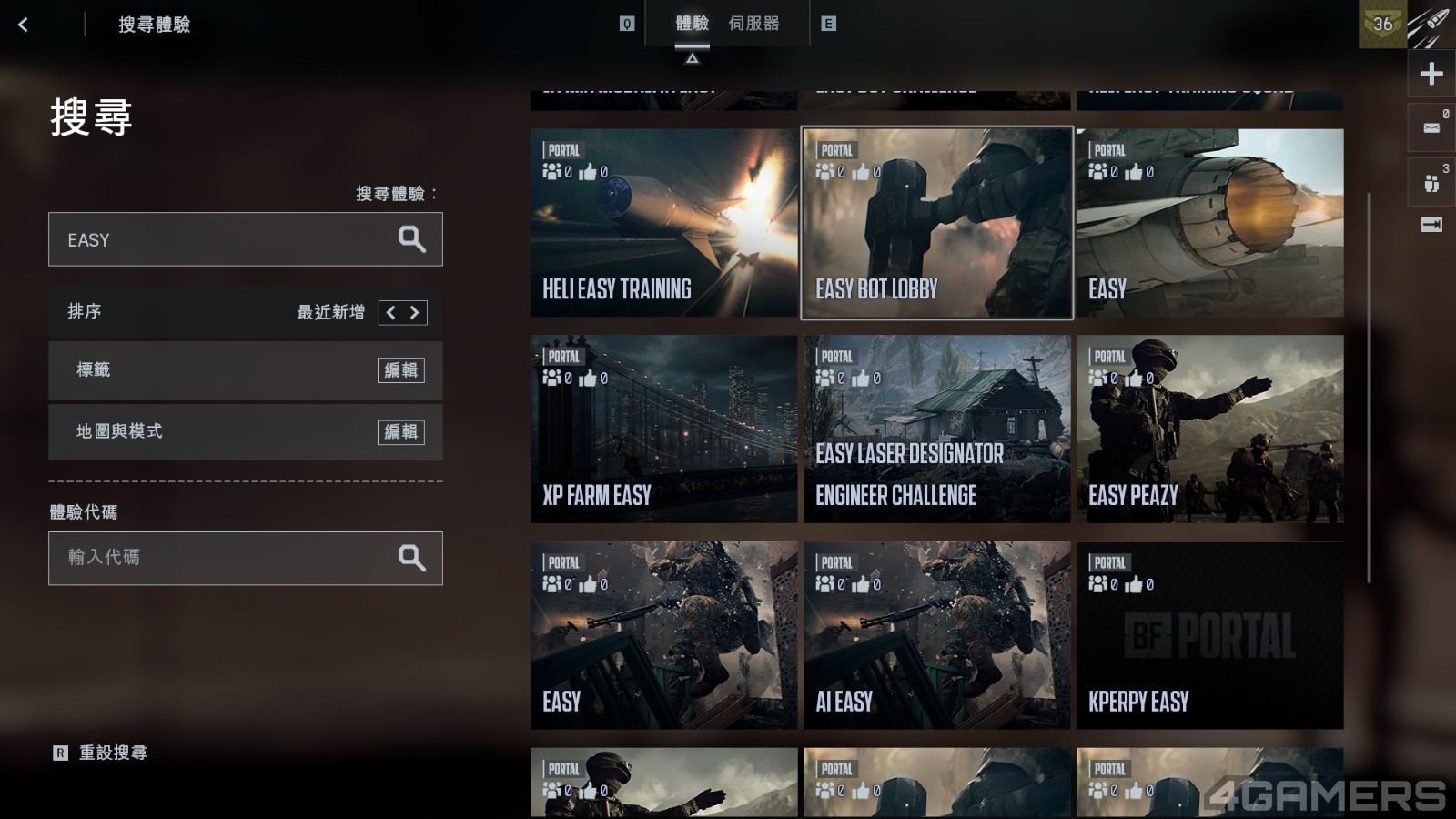Select the EASY PEAZY experience tile
Image resolution: width=1456 pixels, height=819 pixels.
click(x=1209, y=430)
